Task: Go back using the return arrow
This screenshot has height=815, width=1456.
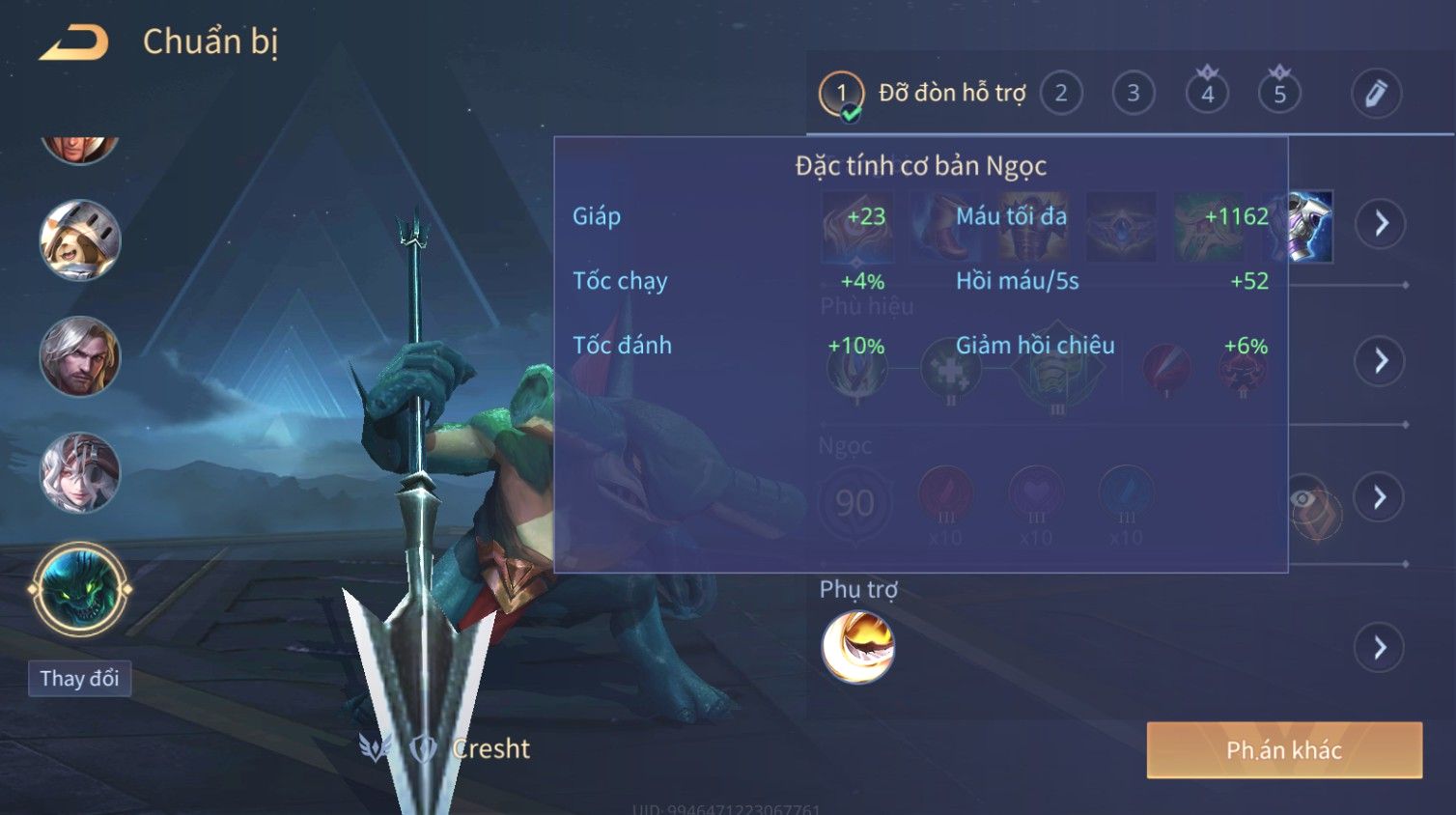Action: [73, 42]
